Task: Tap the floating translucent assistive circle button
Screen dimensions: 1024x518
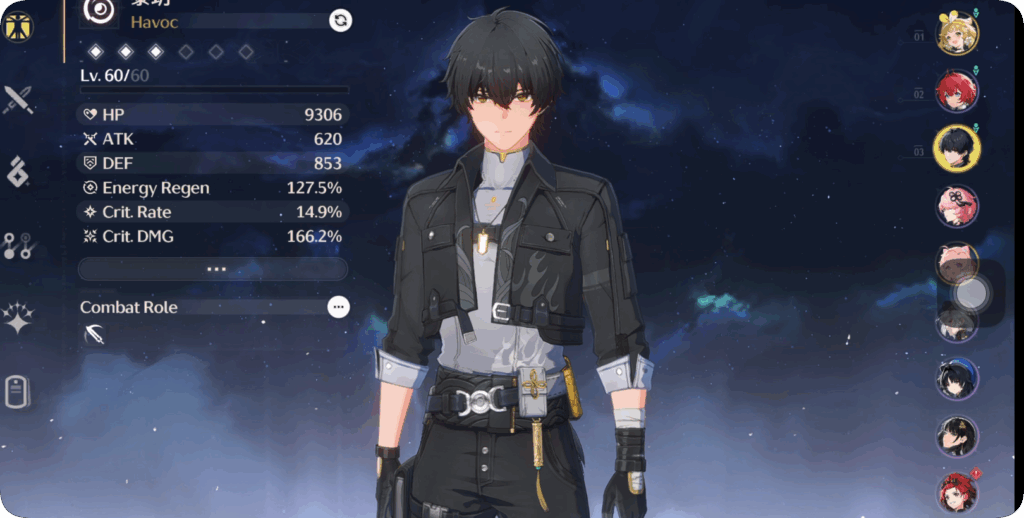Action: pyautogui.click(x=971, y=293)
